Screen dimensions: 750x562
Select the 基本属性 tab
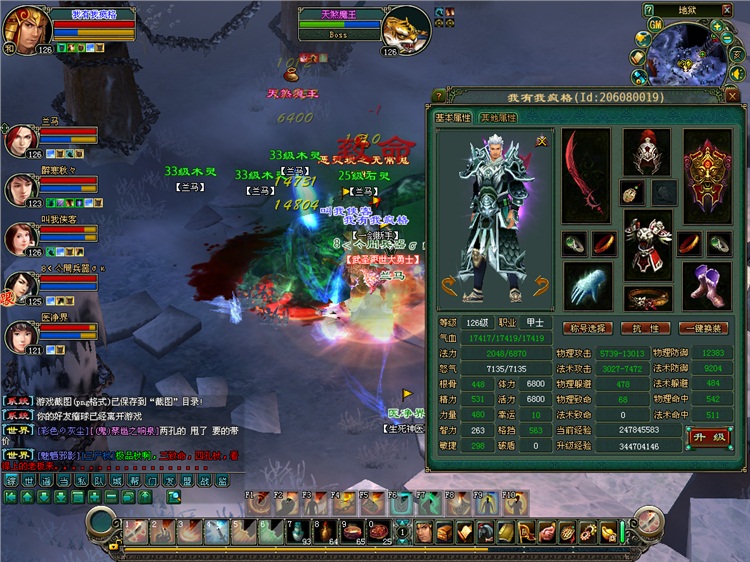tap(455, 118)
